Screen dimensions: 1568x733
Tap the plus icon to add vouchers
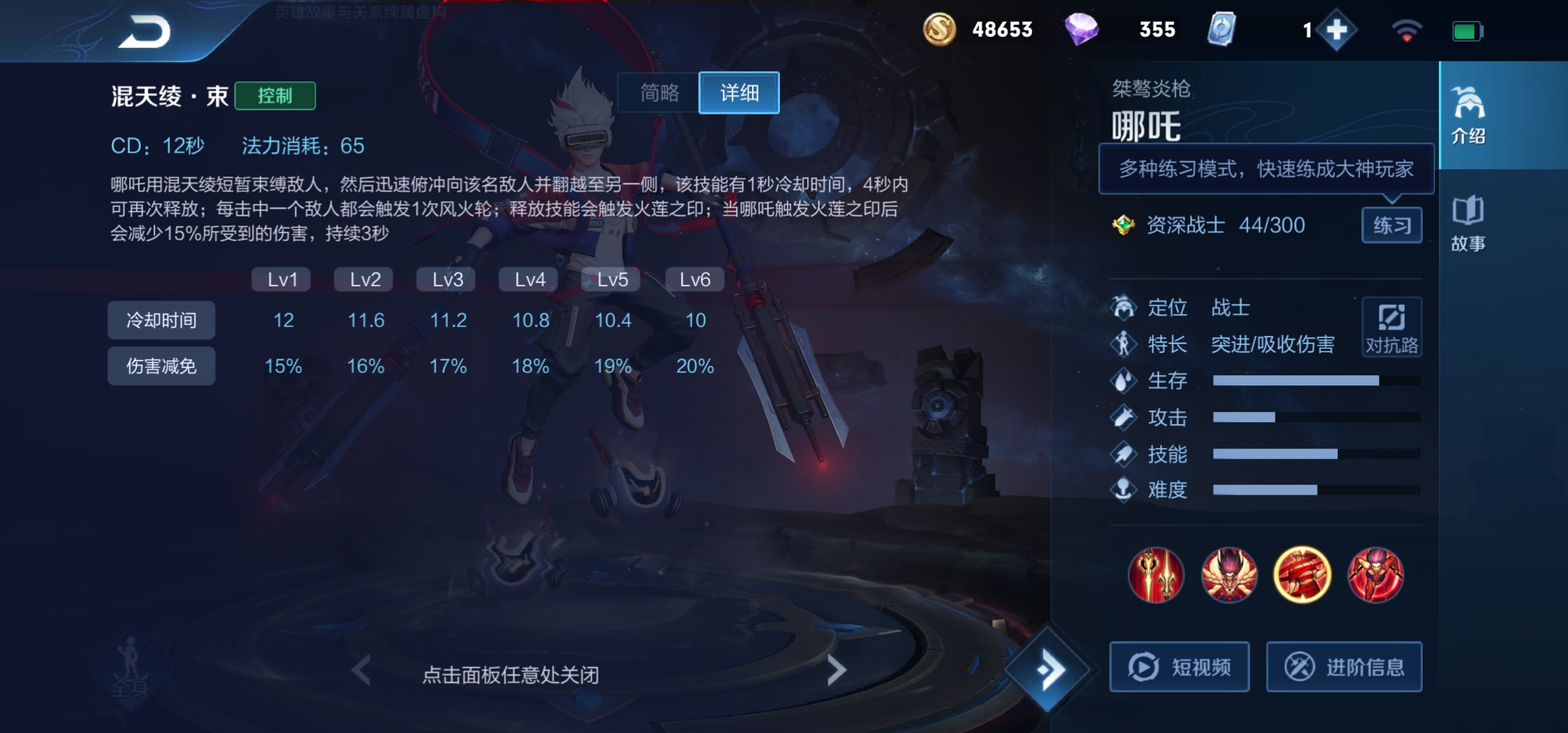point(1338,29)
